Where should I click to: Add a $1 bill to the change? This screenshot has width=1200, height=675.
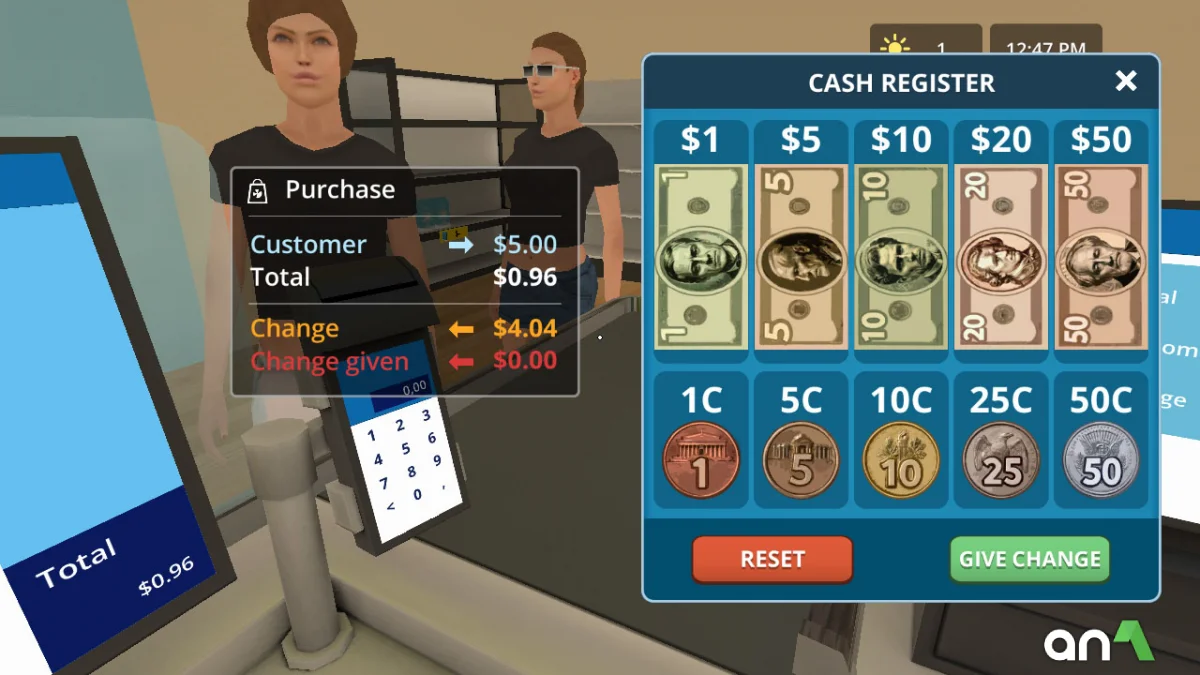(x=700, y=258)
